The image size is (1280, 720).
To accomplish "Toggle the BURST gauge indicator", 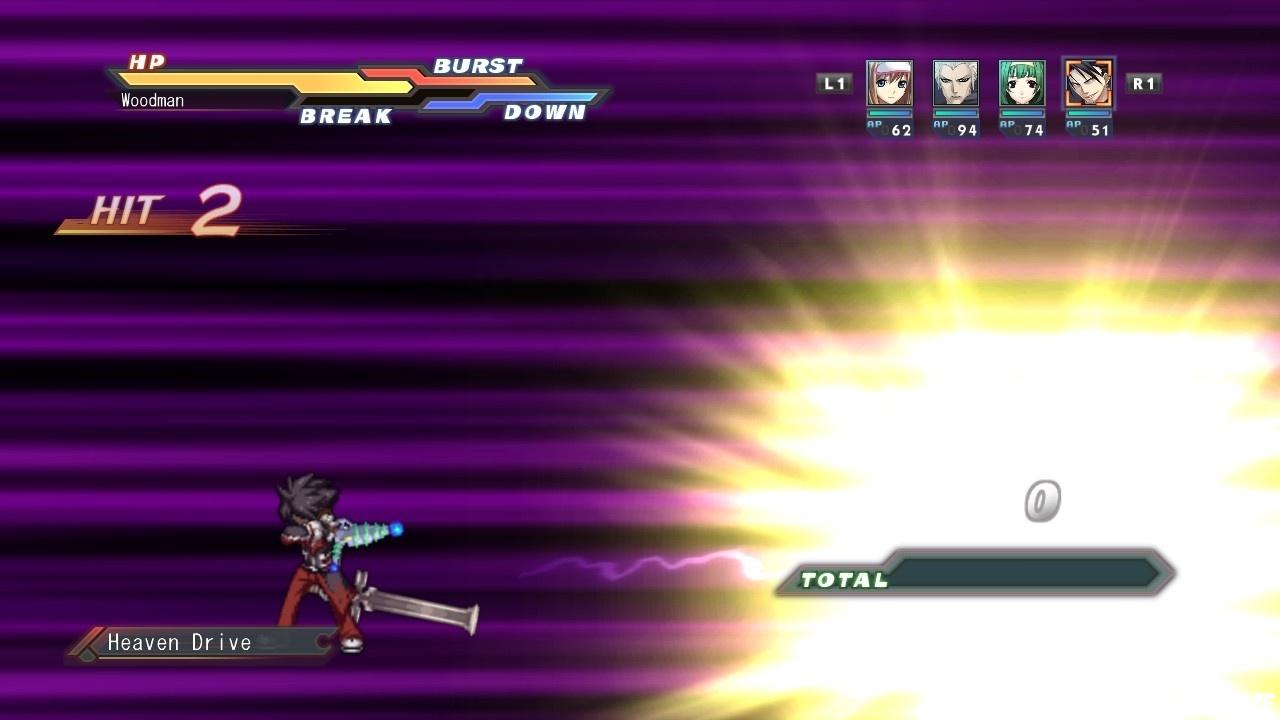I will pos(476,65).
